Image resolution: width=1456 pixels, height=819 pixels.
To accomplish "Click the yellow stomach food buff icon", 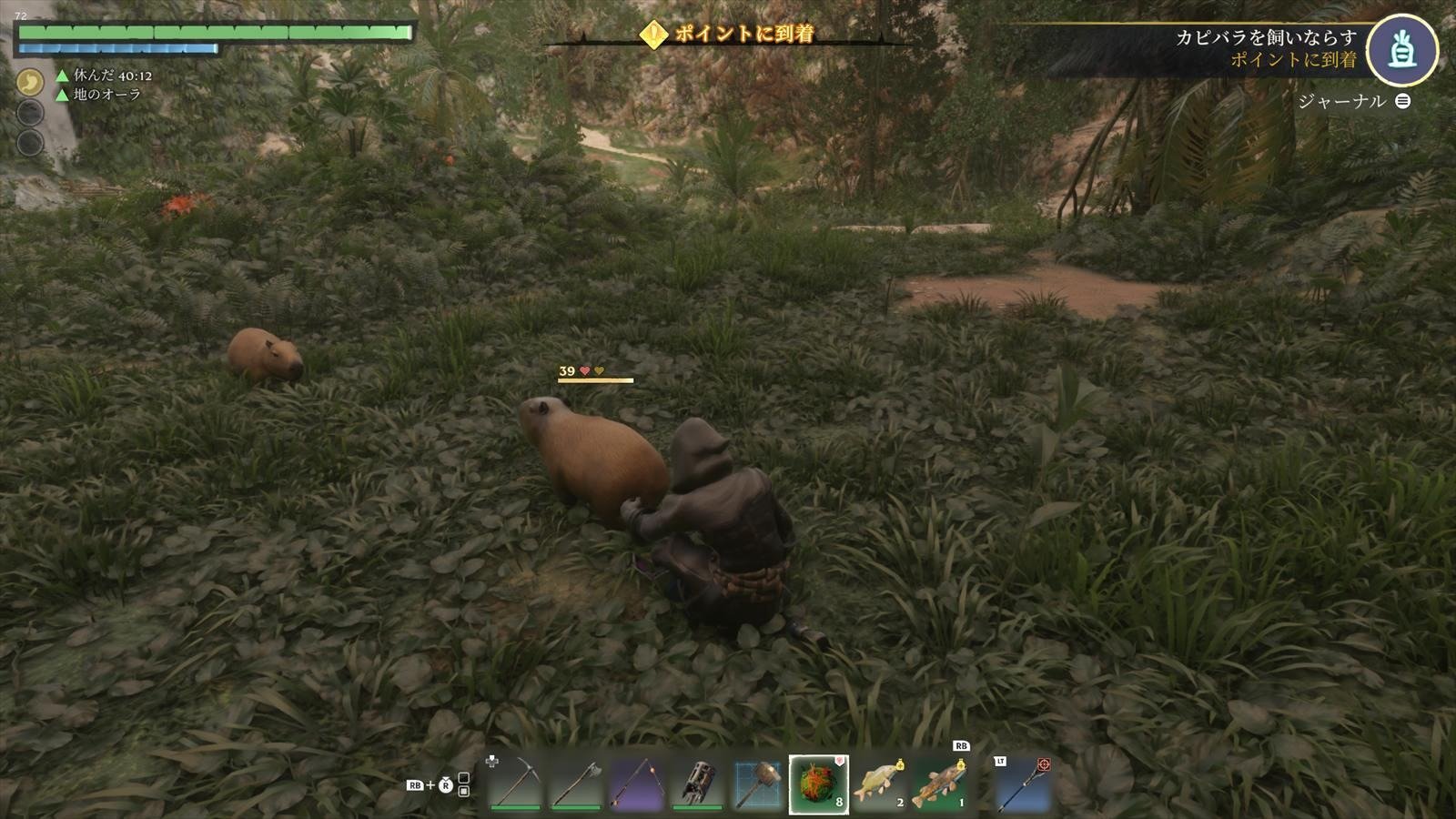I will pos(31,83).
